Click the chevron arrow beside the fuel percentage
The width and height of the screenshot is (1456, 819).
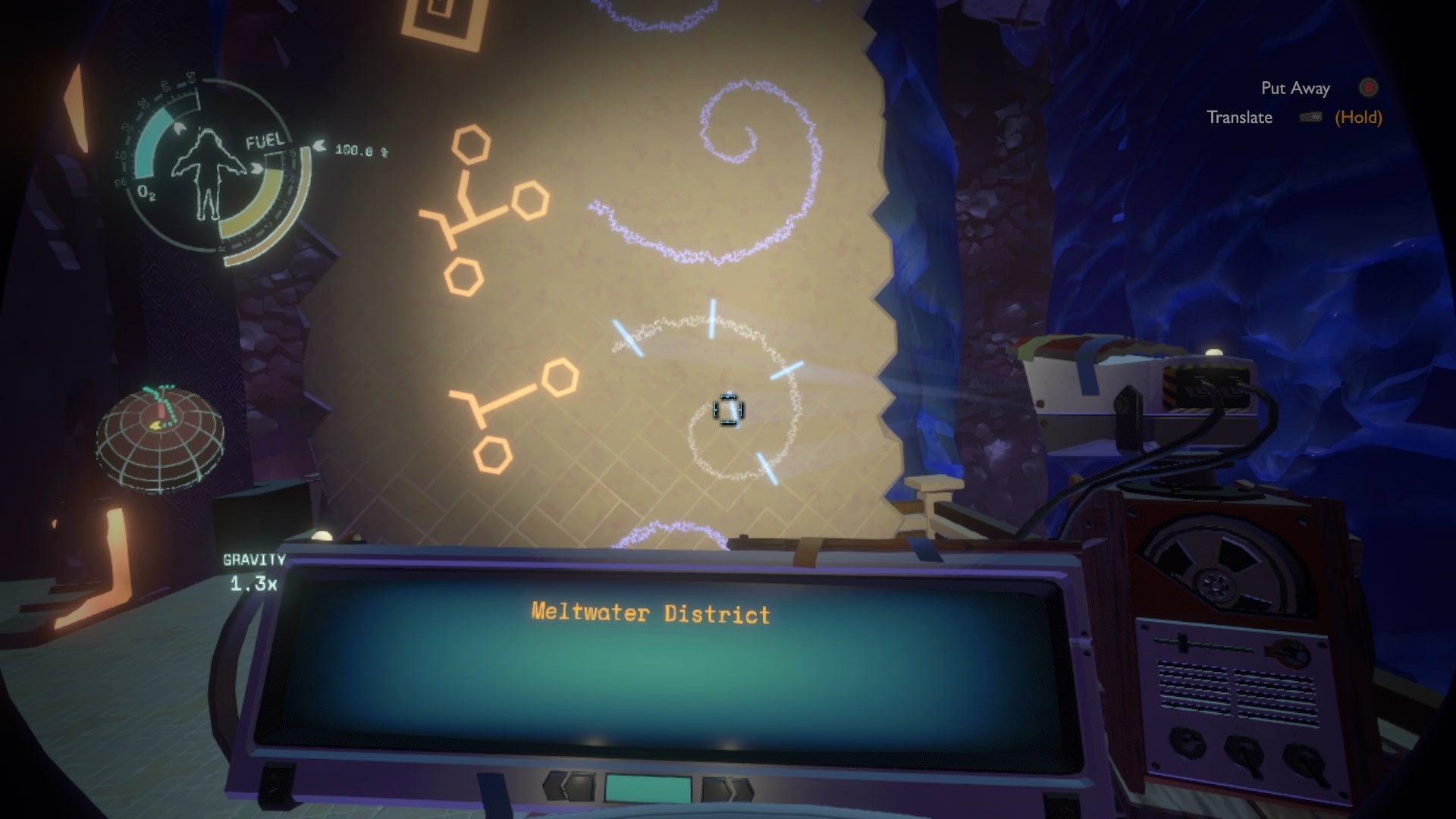(x=319, y=144)
